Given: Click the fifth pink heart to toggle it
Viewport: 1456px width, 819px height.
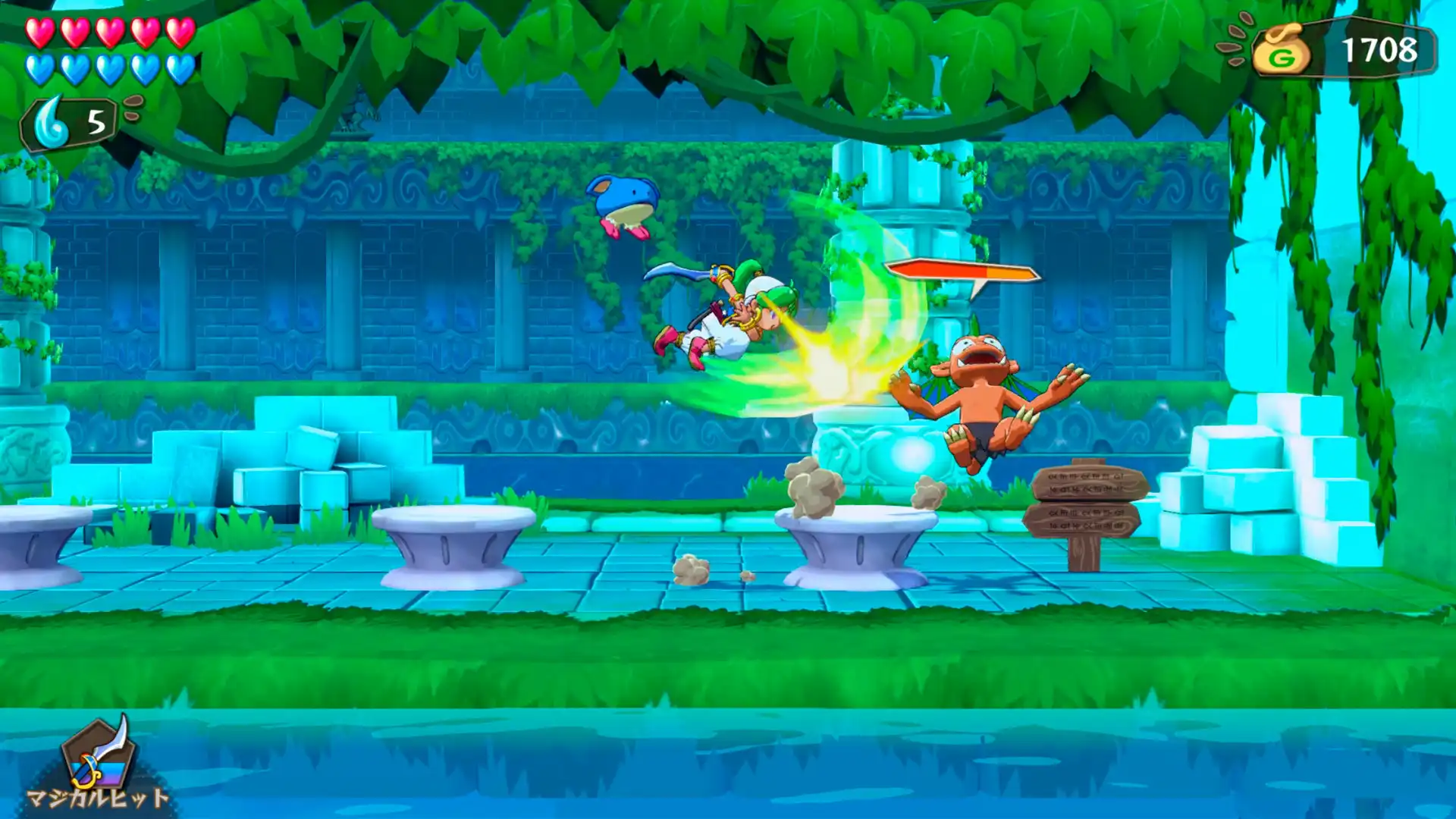Looking at the screenshot, I should [182, 32].
